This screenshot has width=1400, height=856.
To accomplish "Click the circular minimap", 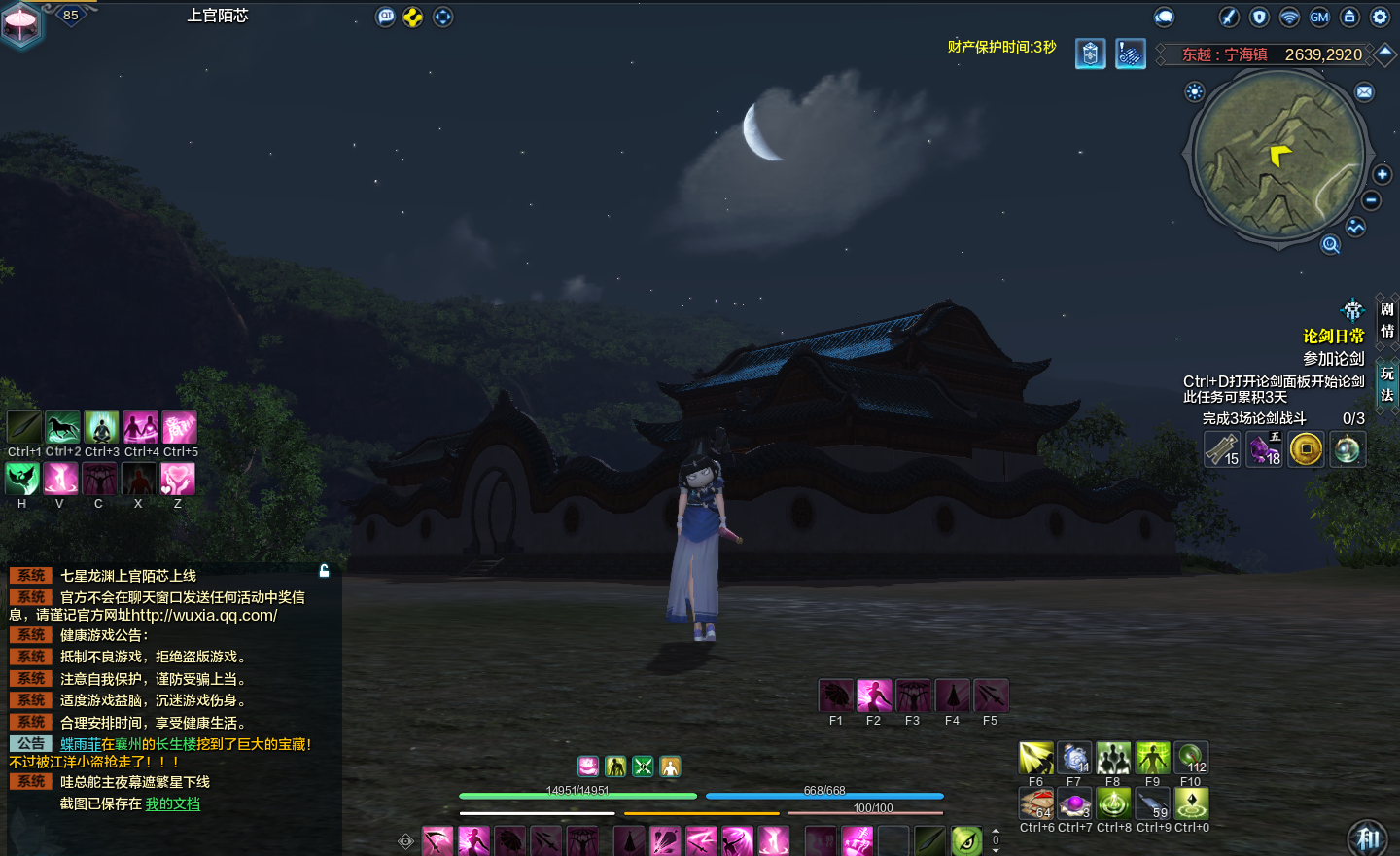I will pos(1278,156).
